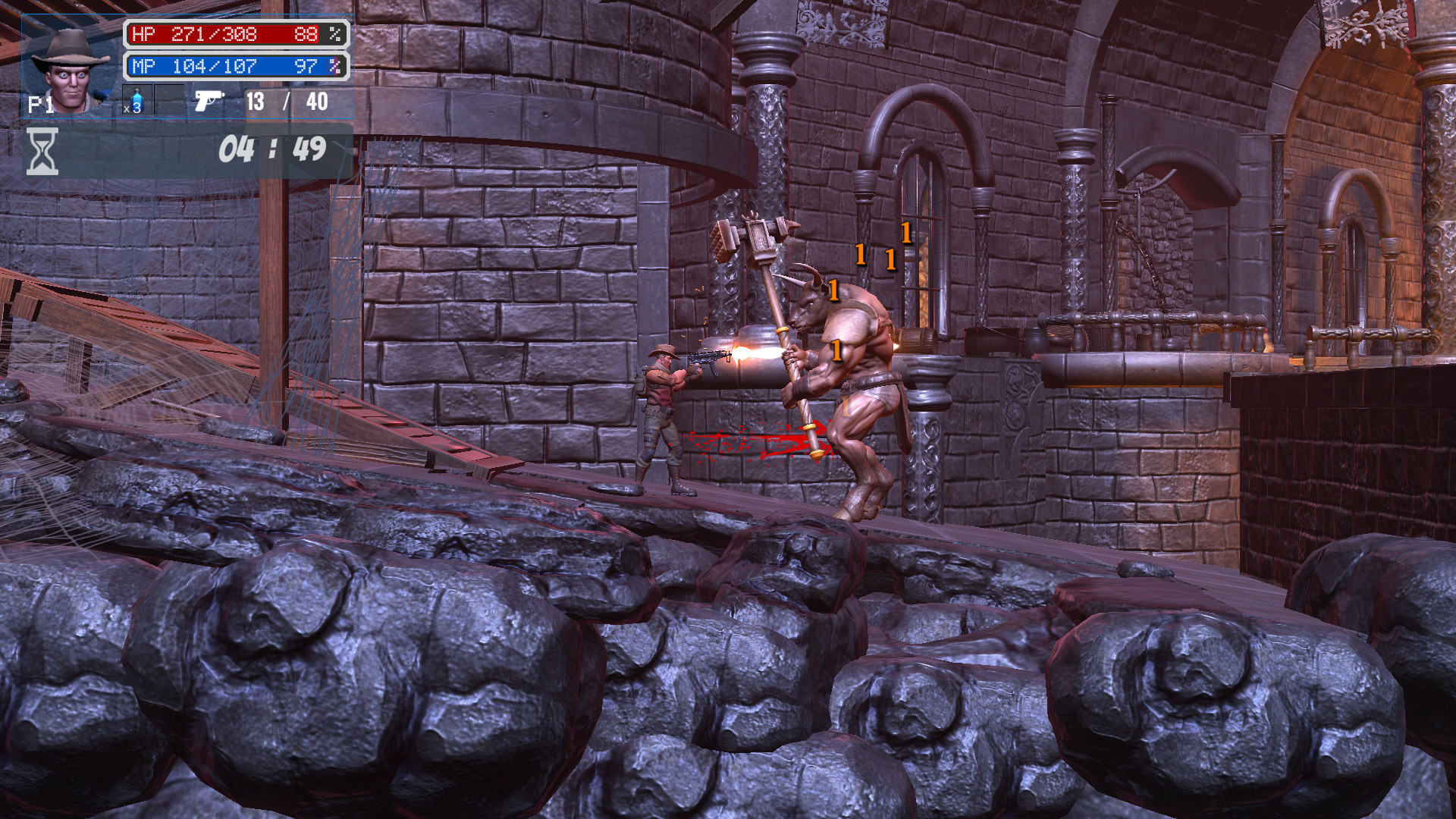
Task: Click the hourglass timer icon
Action: click(42, 150)
